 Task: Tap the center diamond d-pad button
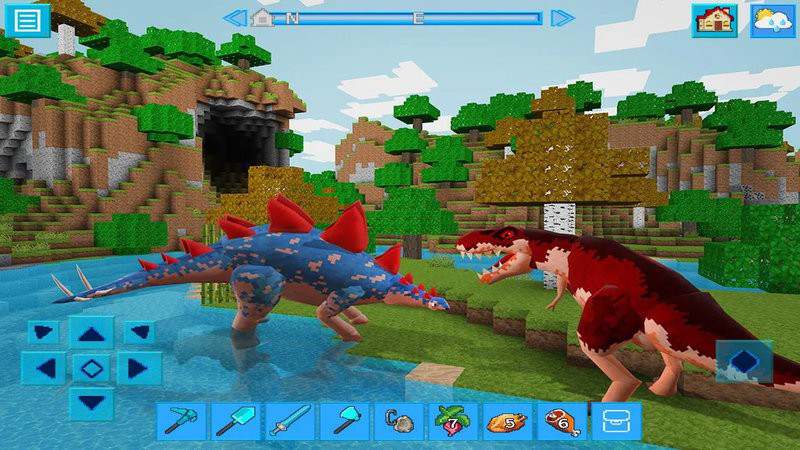(92, 368)
